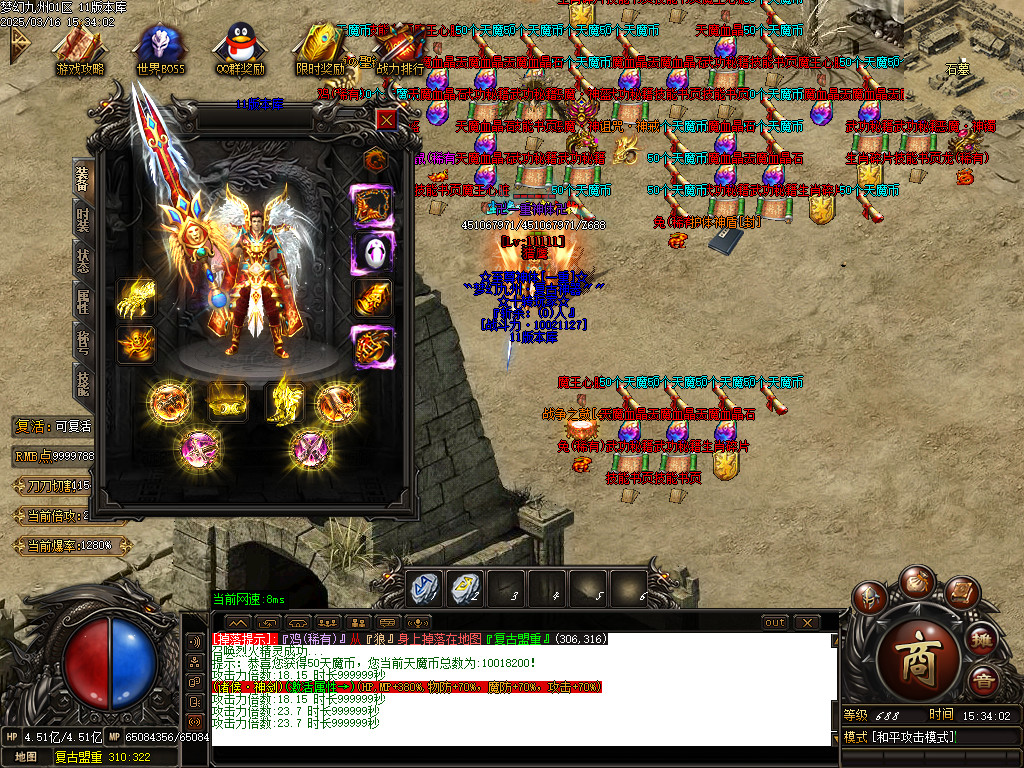Screen dimensions: 1024x768
Task: Show the 战力排行 power ranking
Action: point(400,50)
